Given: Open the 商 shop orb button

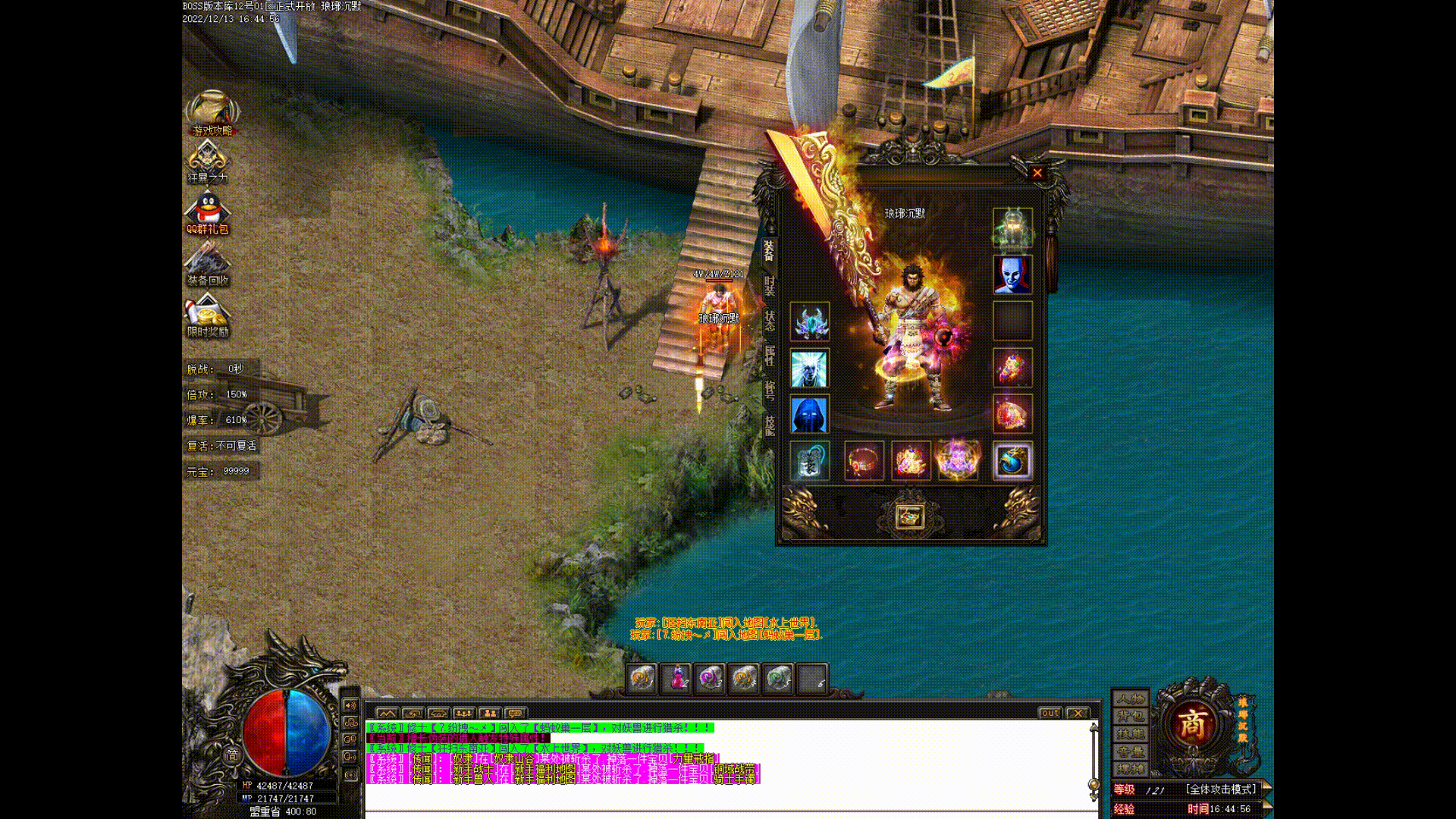Looking at the screenshot, I should [1191, 725].
